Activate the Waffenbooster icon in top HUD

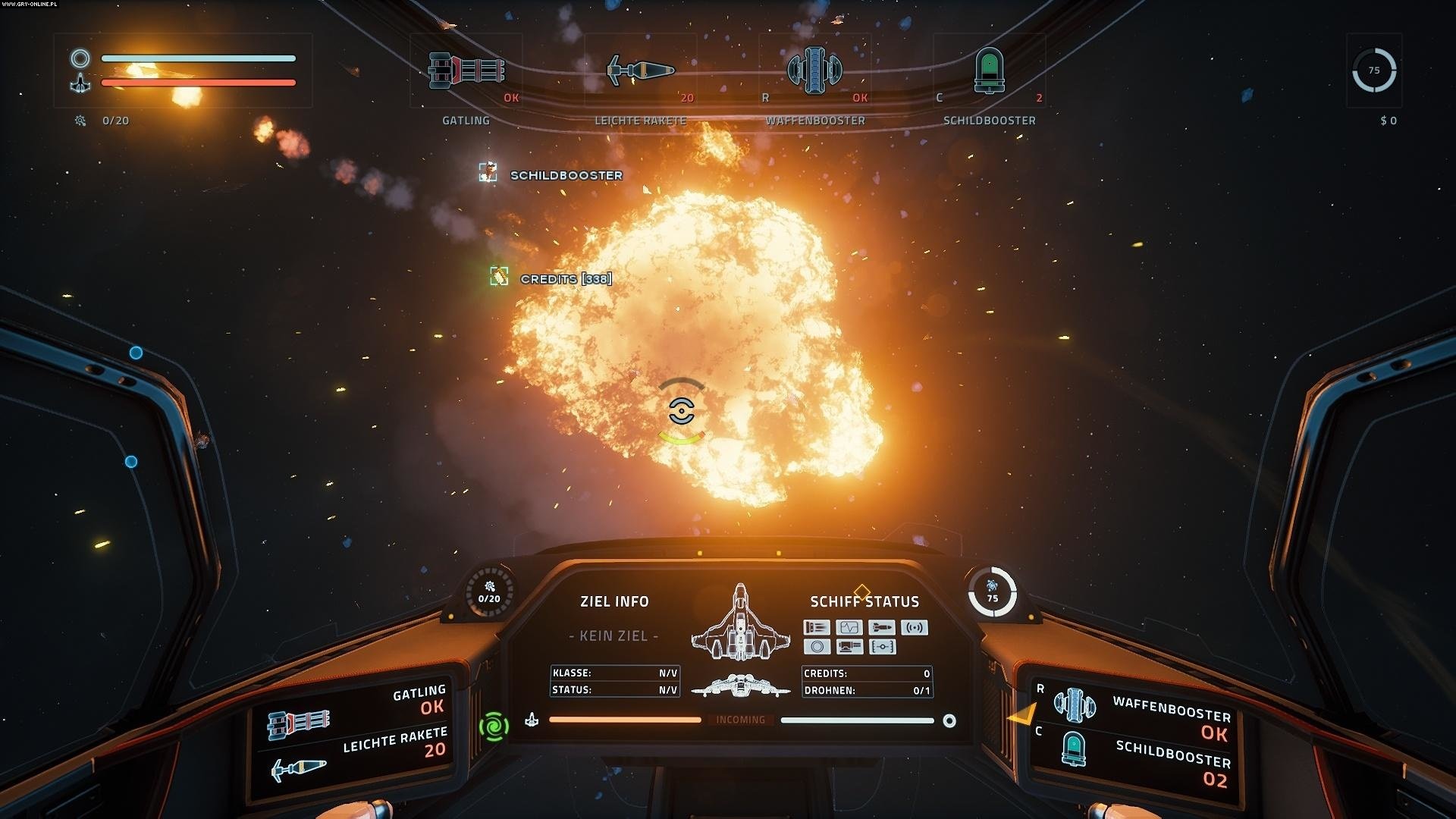(814, 71)
